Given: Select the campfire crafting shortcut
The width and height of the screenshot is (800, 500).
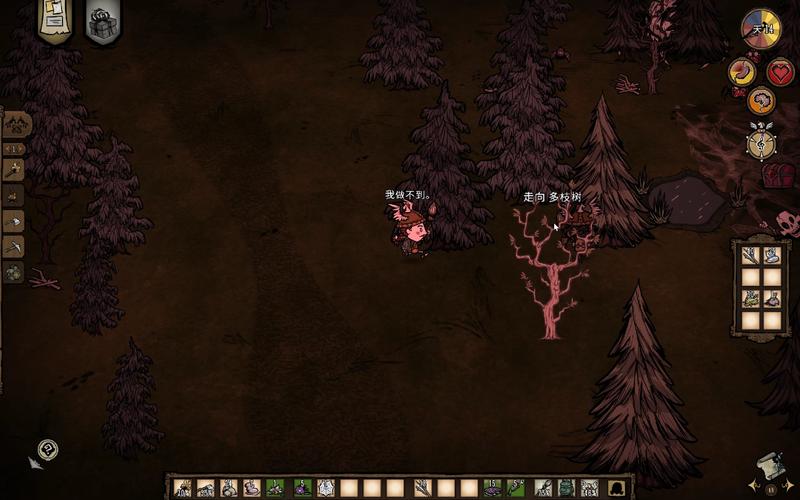Looking at the screenshot, I should [15, 195].
